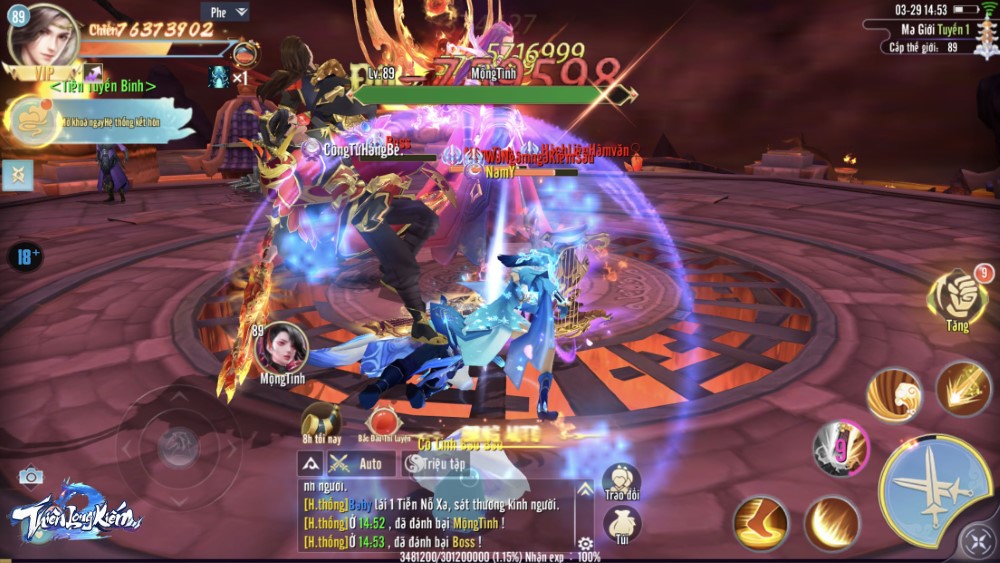This screenshot has height=563, width=1000.
Task: Open the Tăng fist power-up icon
Action: click(x=958, y=297)
